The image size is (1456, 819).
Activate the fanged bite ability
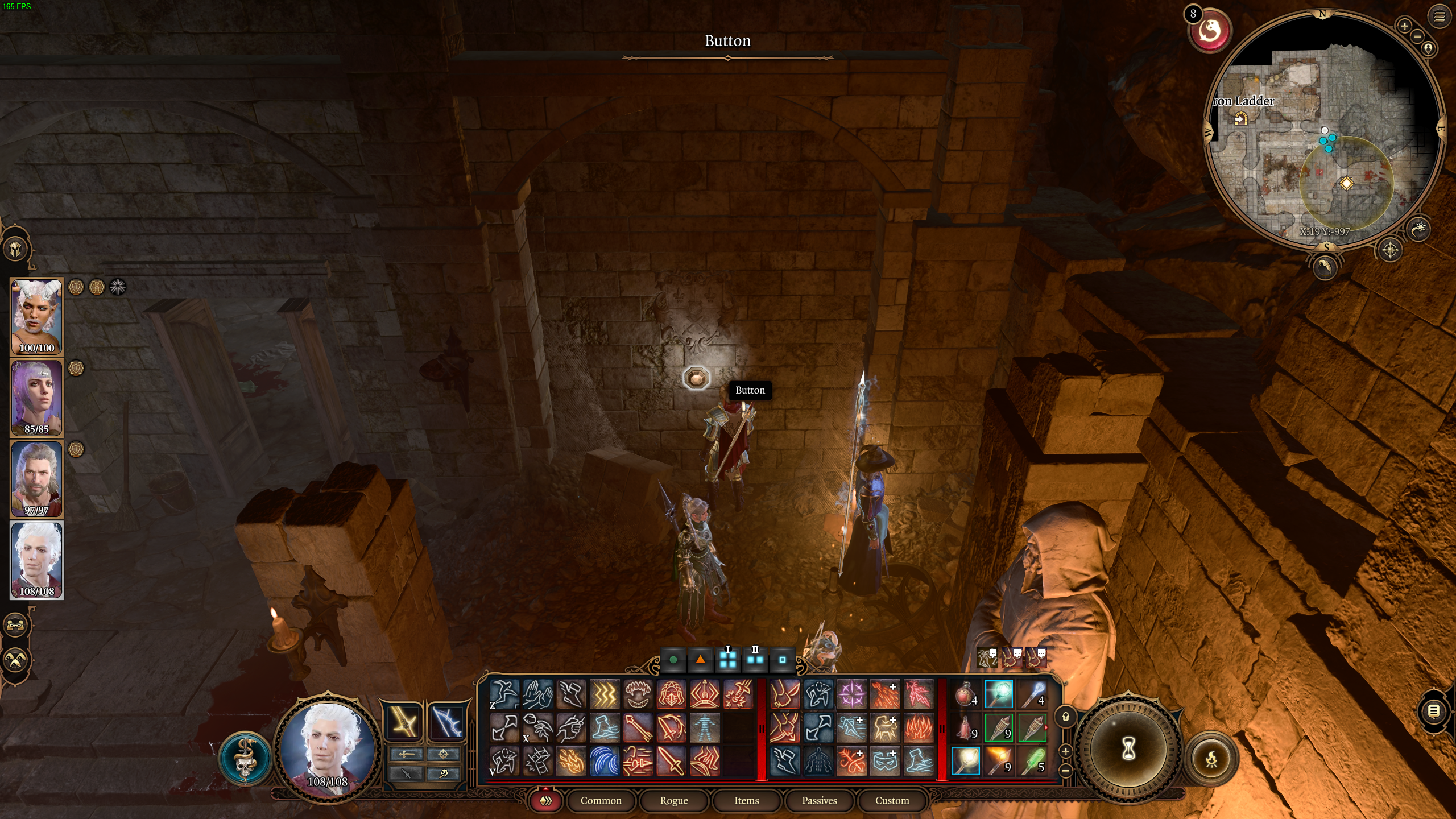[638, 694]
